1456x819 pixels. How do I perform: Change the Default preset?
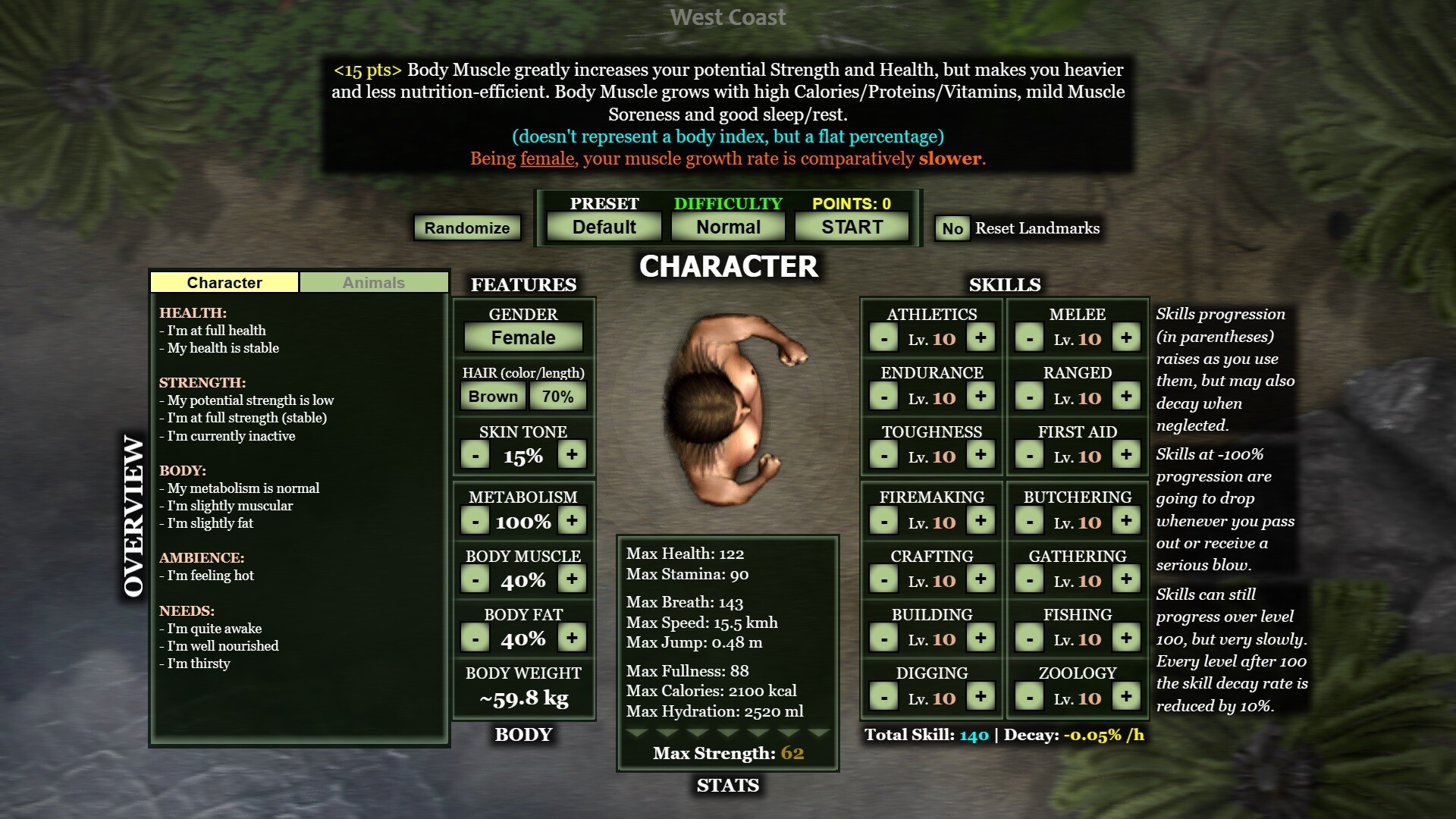click(604, 227)
